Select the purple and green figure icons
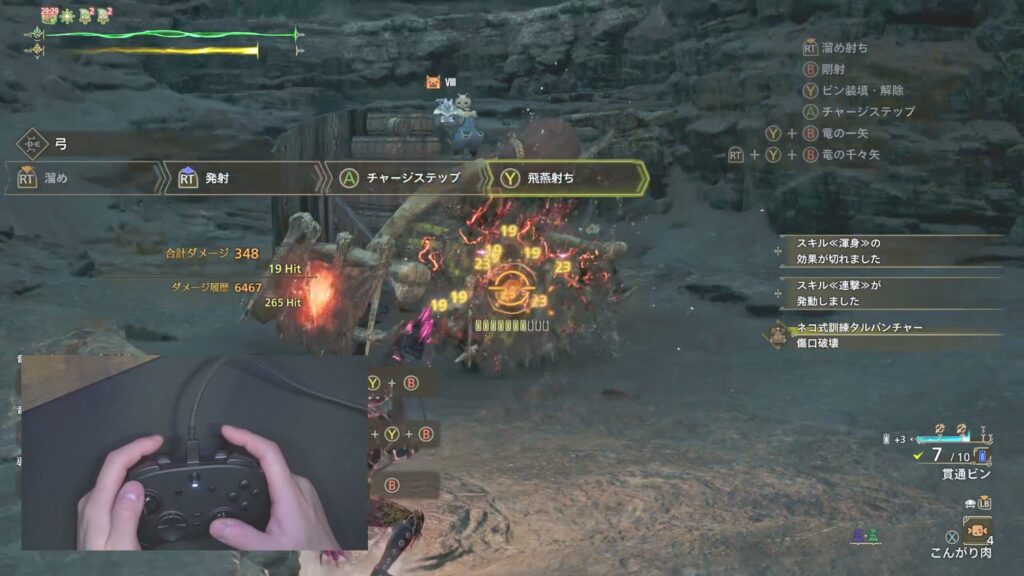This screenshot has width=1024, height=576. coord(865,537)
